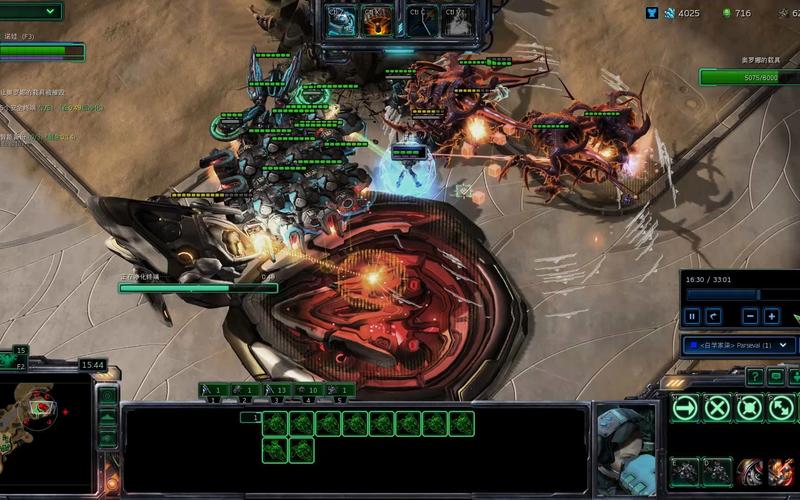Screen dimensions: 800x500
Task: Pause the replay playback
Action: [692, 316]
